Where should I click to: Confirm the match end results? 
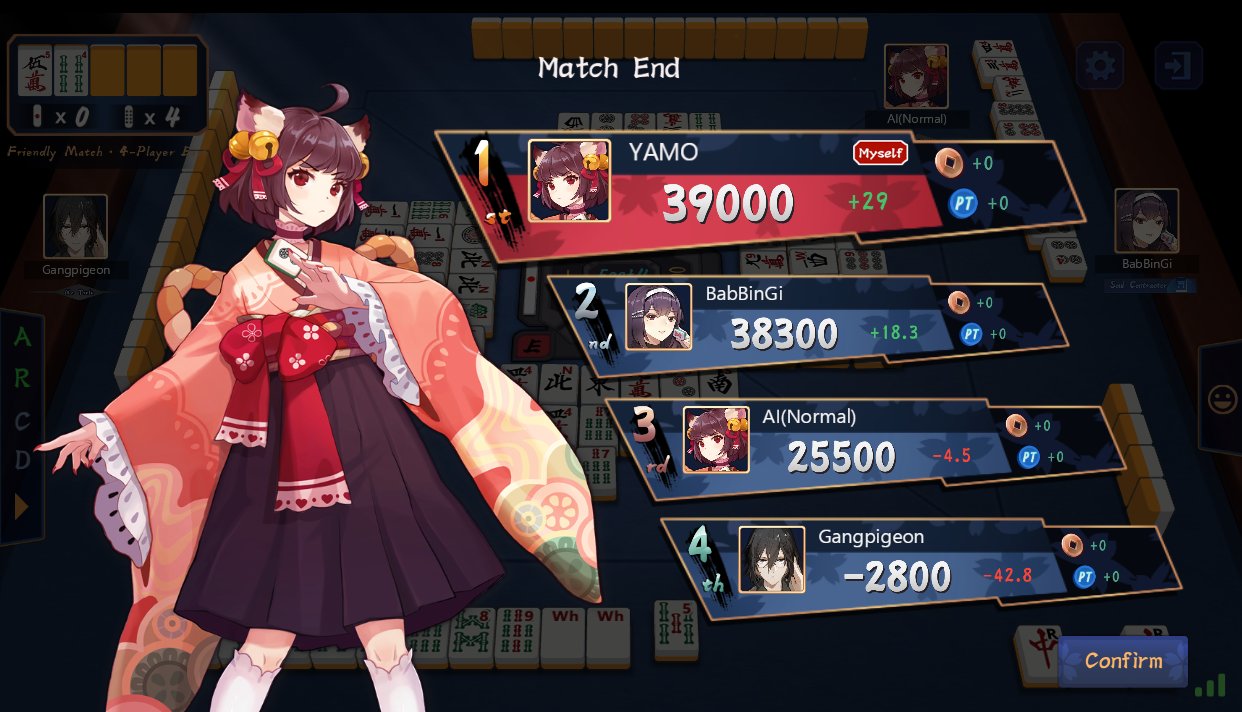tap(1123, 661)
